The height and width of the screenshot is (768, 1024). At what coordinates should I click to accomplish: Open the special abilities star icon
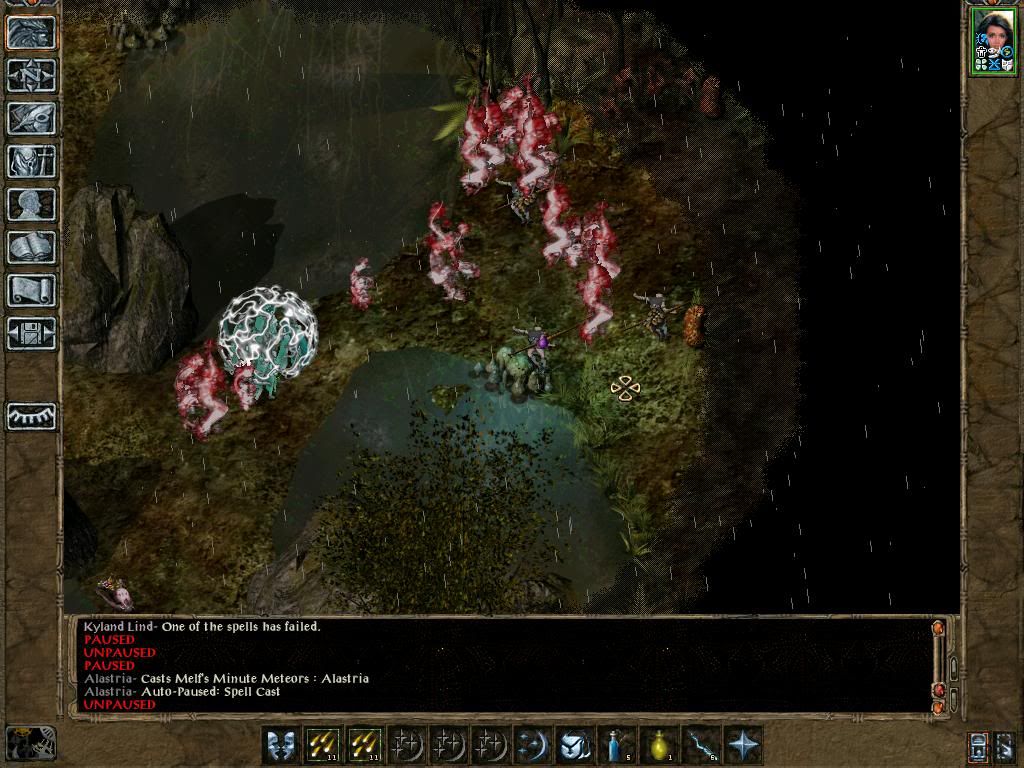coord(743,745)
